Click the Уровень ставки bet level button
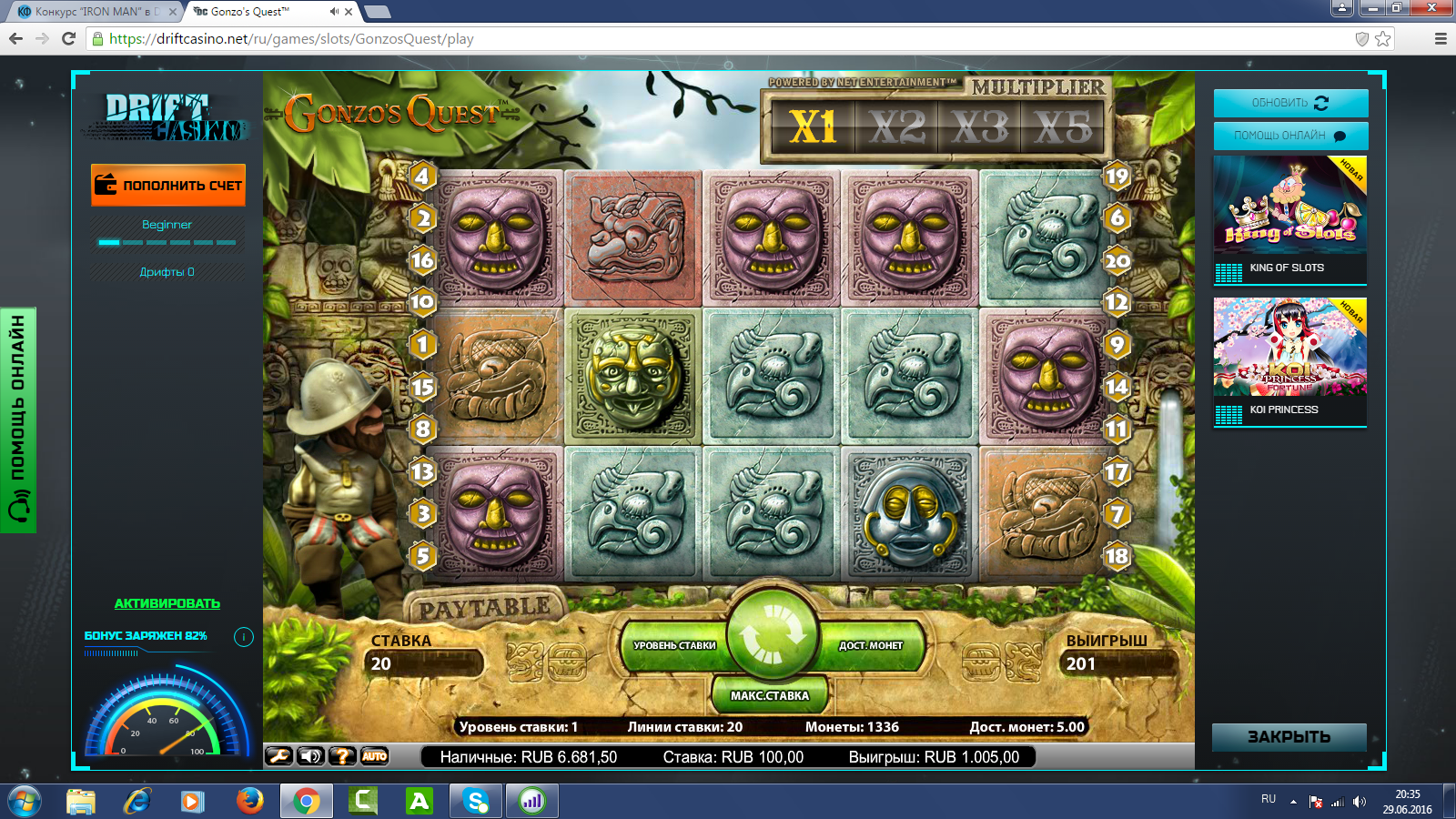This screenshot has width=1456, height=819. 673,645
